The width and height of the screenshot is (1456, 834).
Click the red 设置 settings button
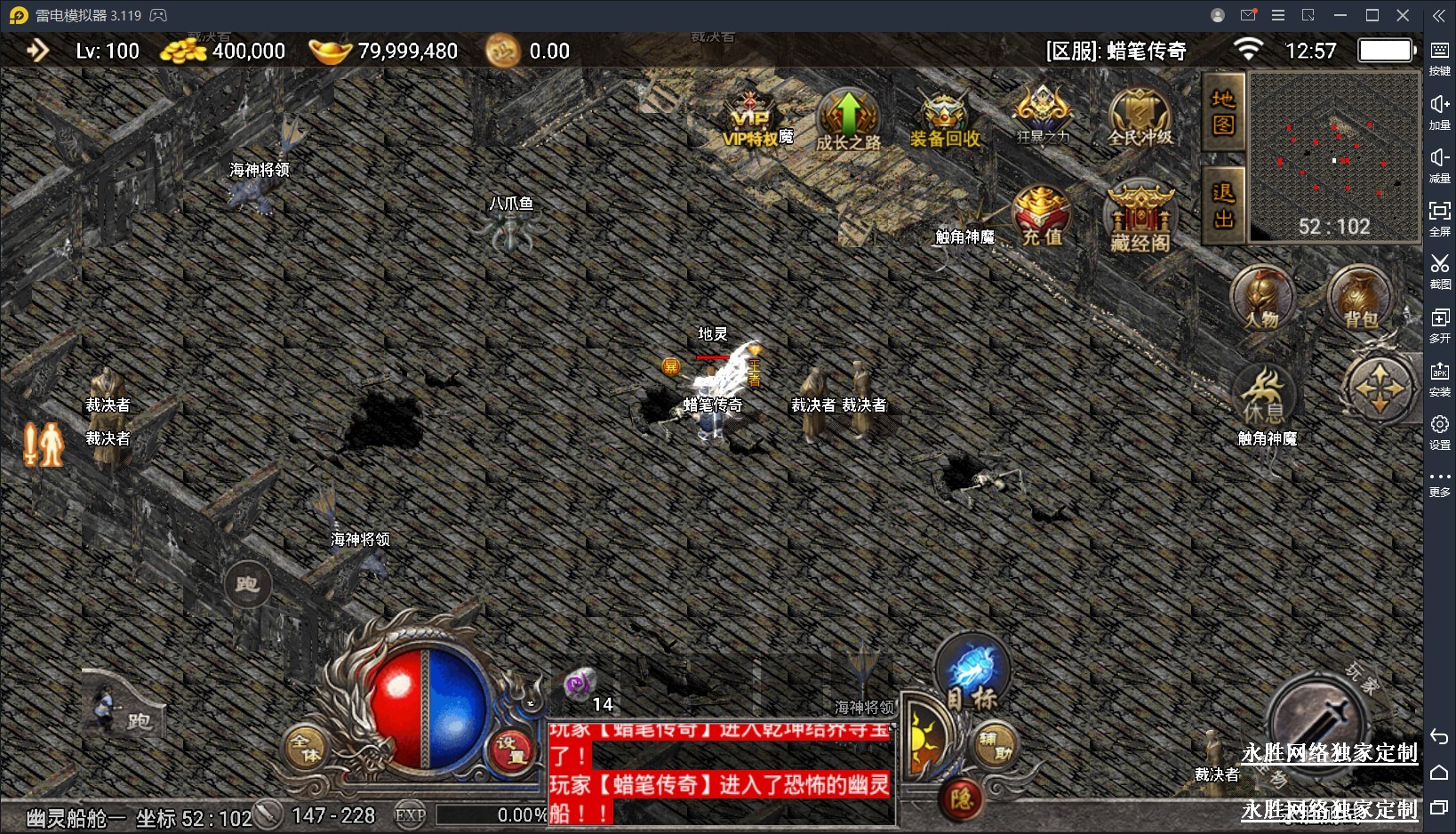[511, 750]
